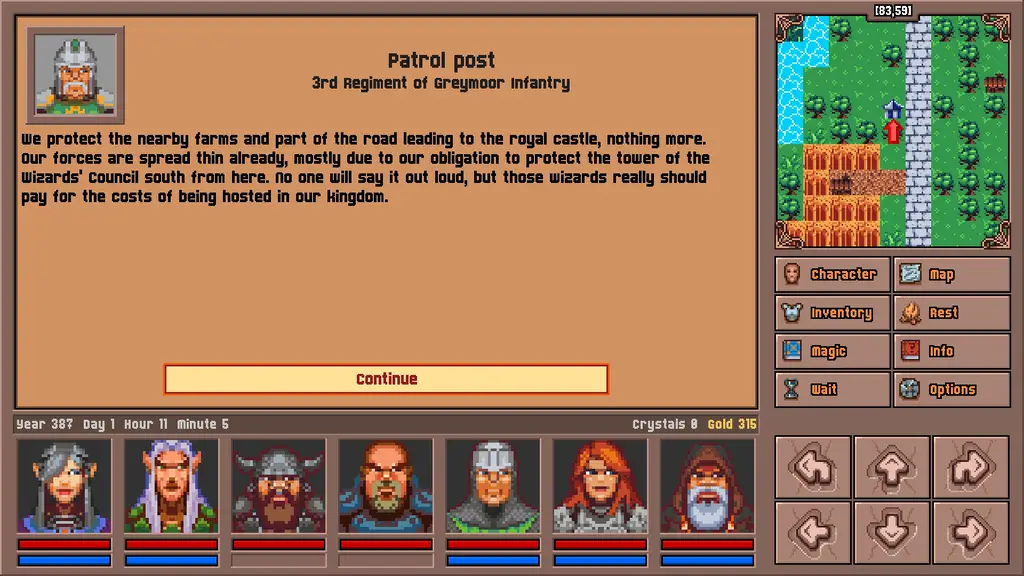Turn left with the curved arrow button
The width and height of the screenshot is (1024, 576).
pos(813,467)
